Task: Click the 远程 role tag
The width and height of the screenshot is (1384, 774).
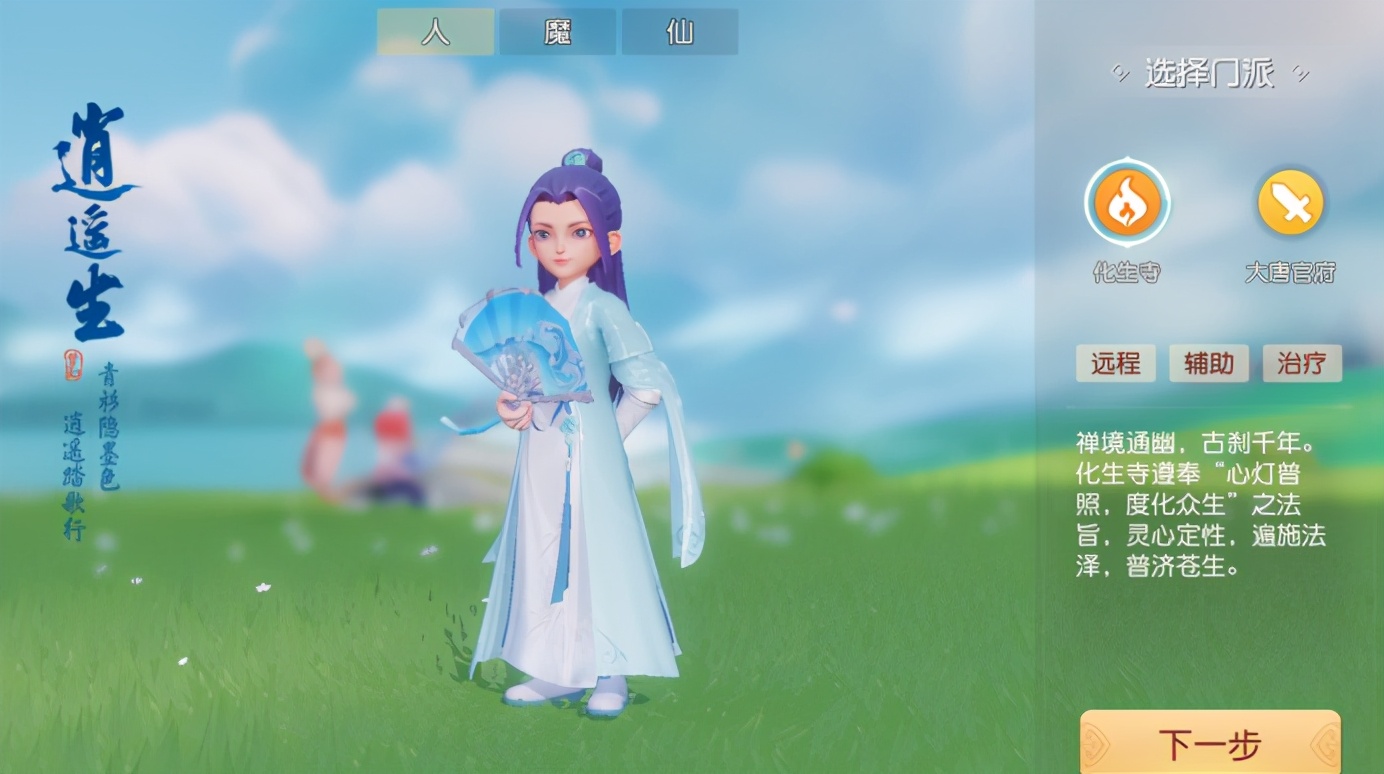Action: (1115, 363)
